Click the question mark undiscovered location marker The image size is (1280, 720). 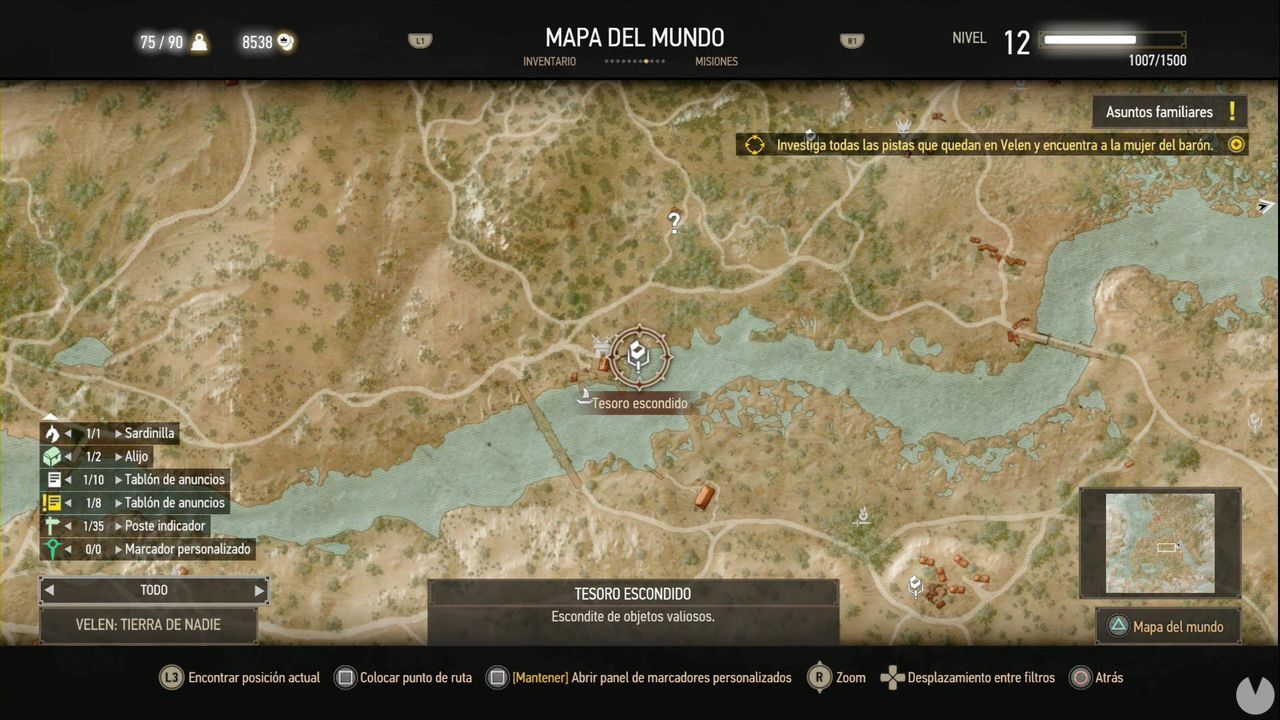click(674, 222)
